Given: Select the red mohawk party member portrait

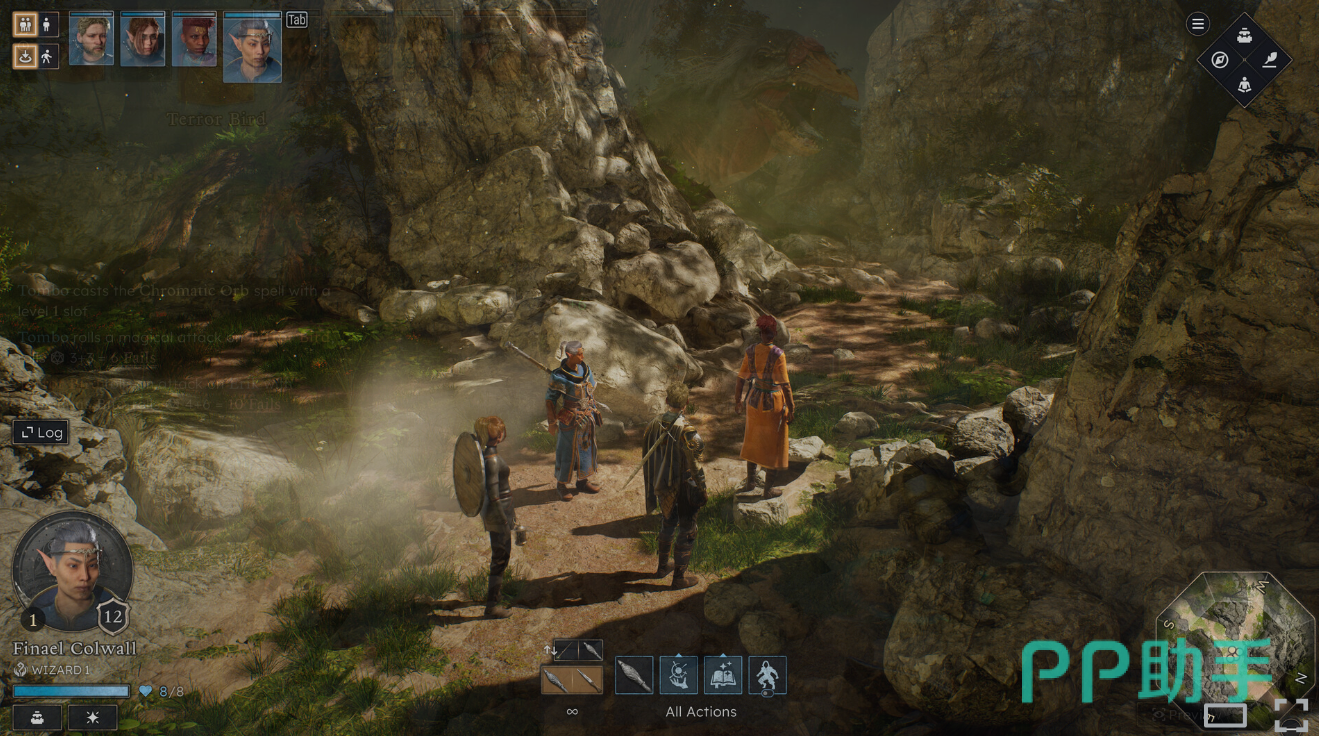Looking at the screenshot, I should [x=194, y=40].
